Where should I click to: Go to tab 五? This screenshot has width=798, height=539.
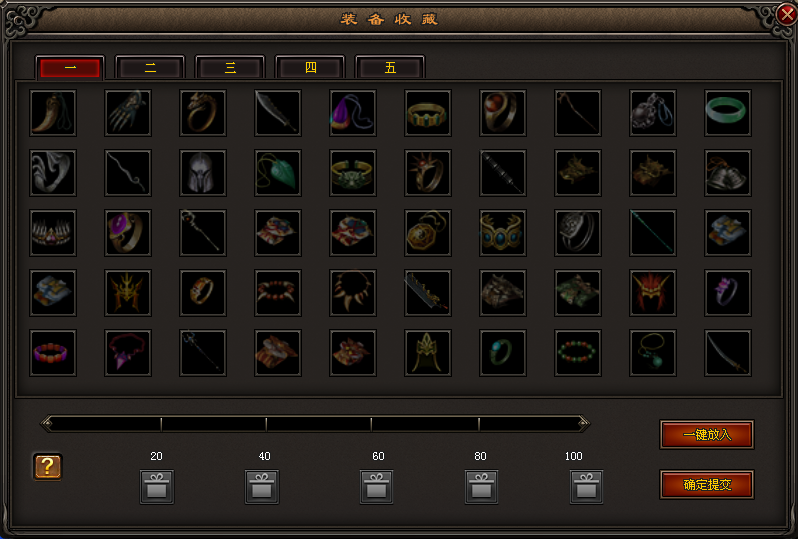pos(390,68)
